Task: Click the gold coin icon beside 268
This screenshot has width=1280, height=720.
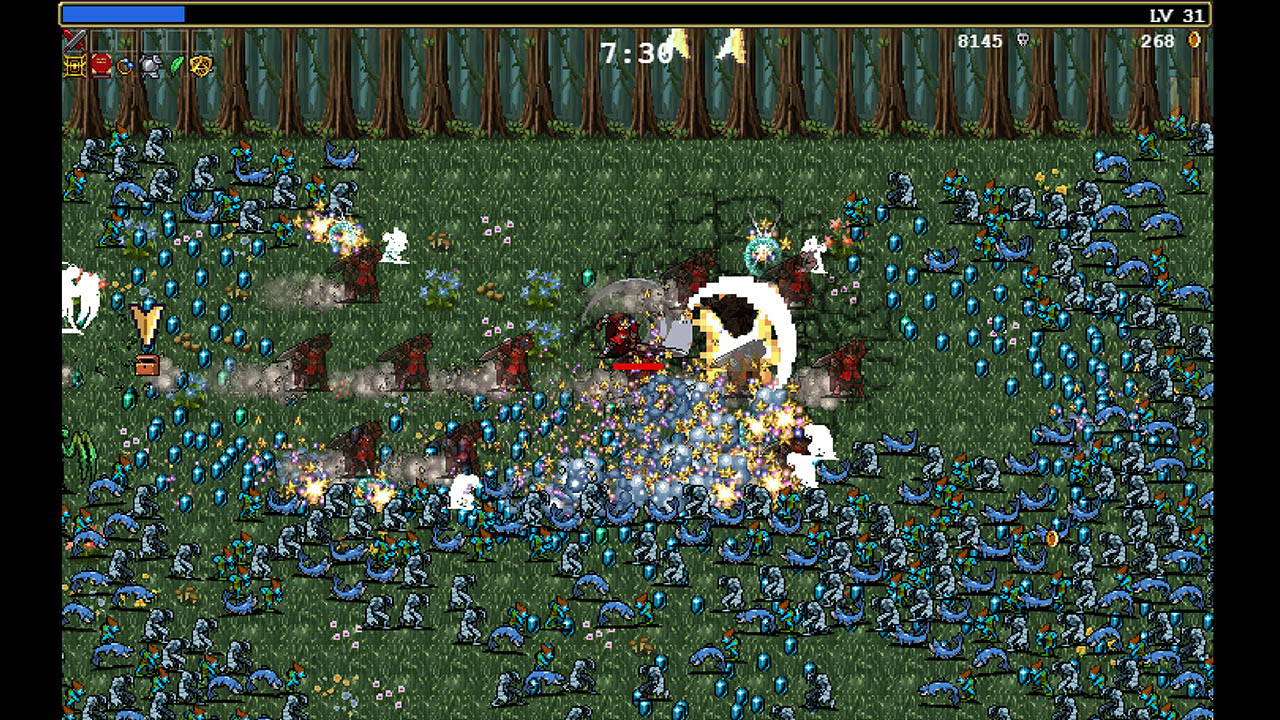Action: click(x=1194, y=41)
